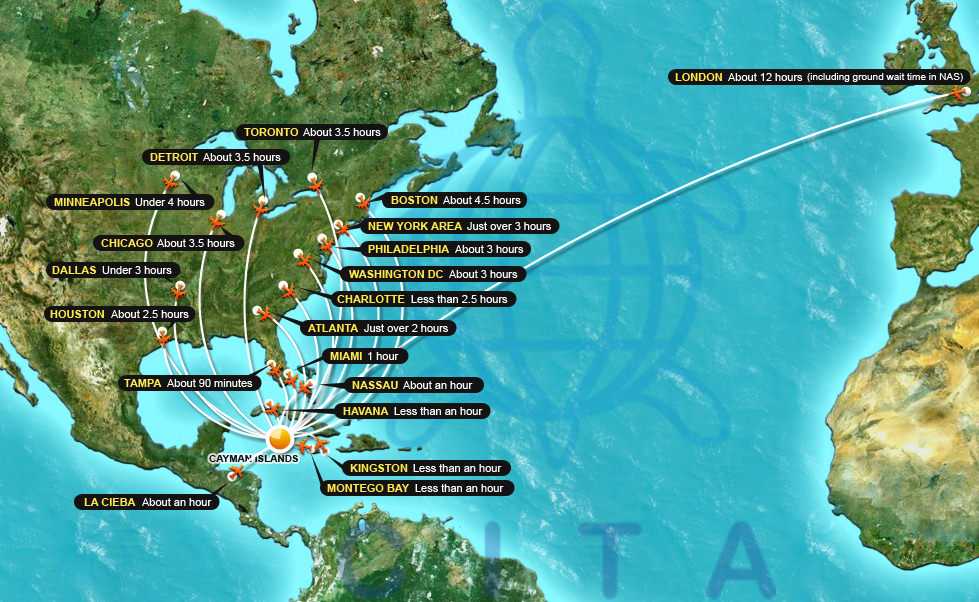Viewport: 979px width, 602px height.
Task: Select the New York Area label
Action: point(458,226)
